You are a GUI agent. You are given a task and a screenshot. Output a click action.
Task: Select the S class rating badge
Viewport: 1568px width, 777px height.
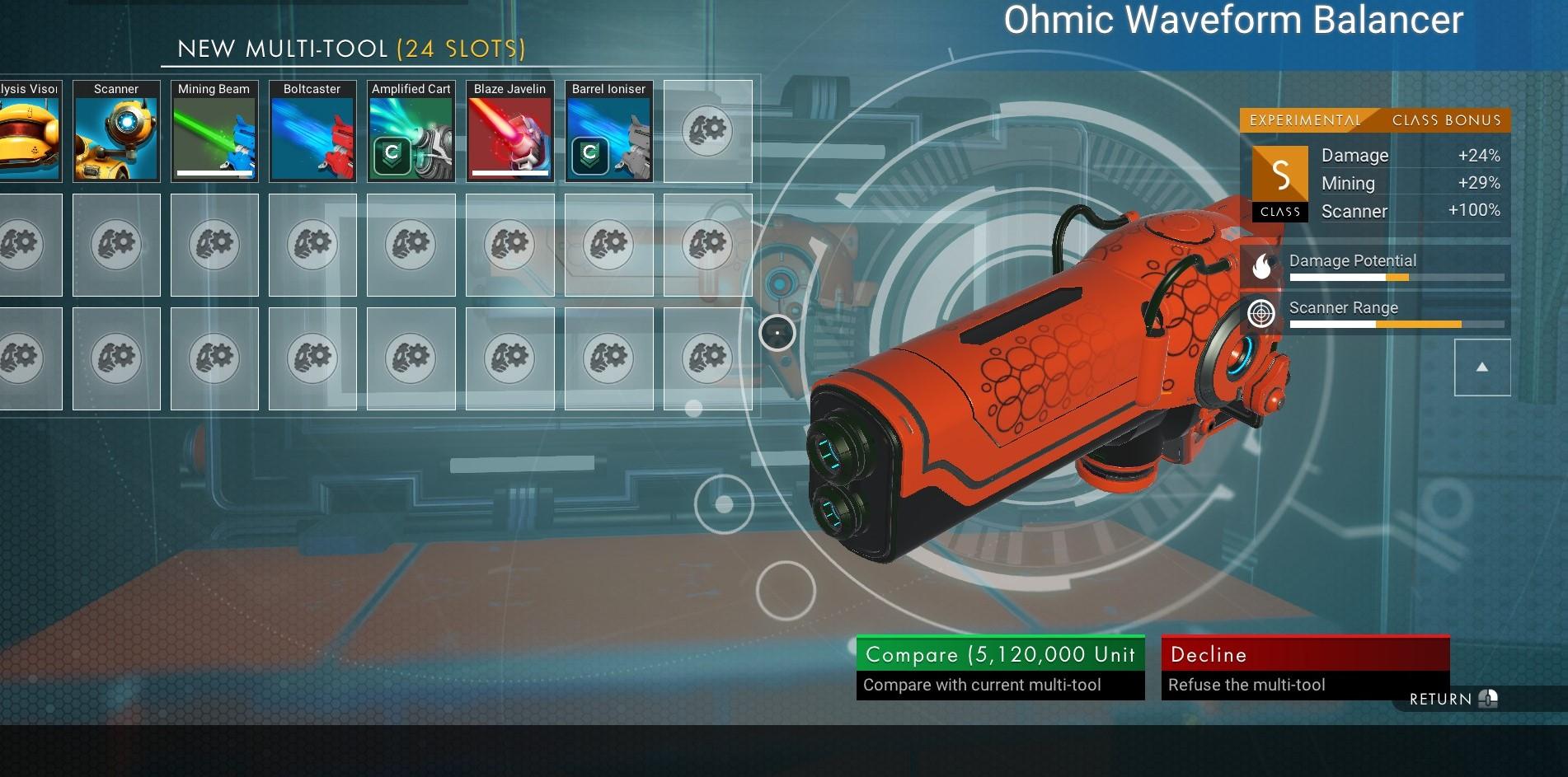pyautogui.click(x=1279, y=175)
